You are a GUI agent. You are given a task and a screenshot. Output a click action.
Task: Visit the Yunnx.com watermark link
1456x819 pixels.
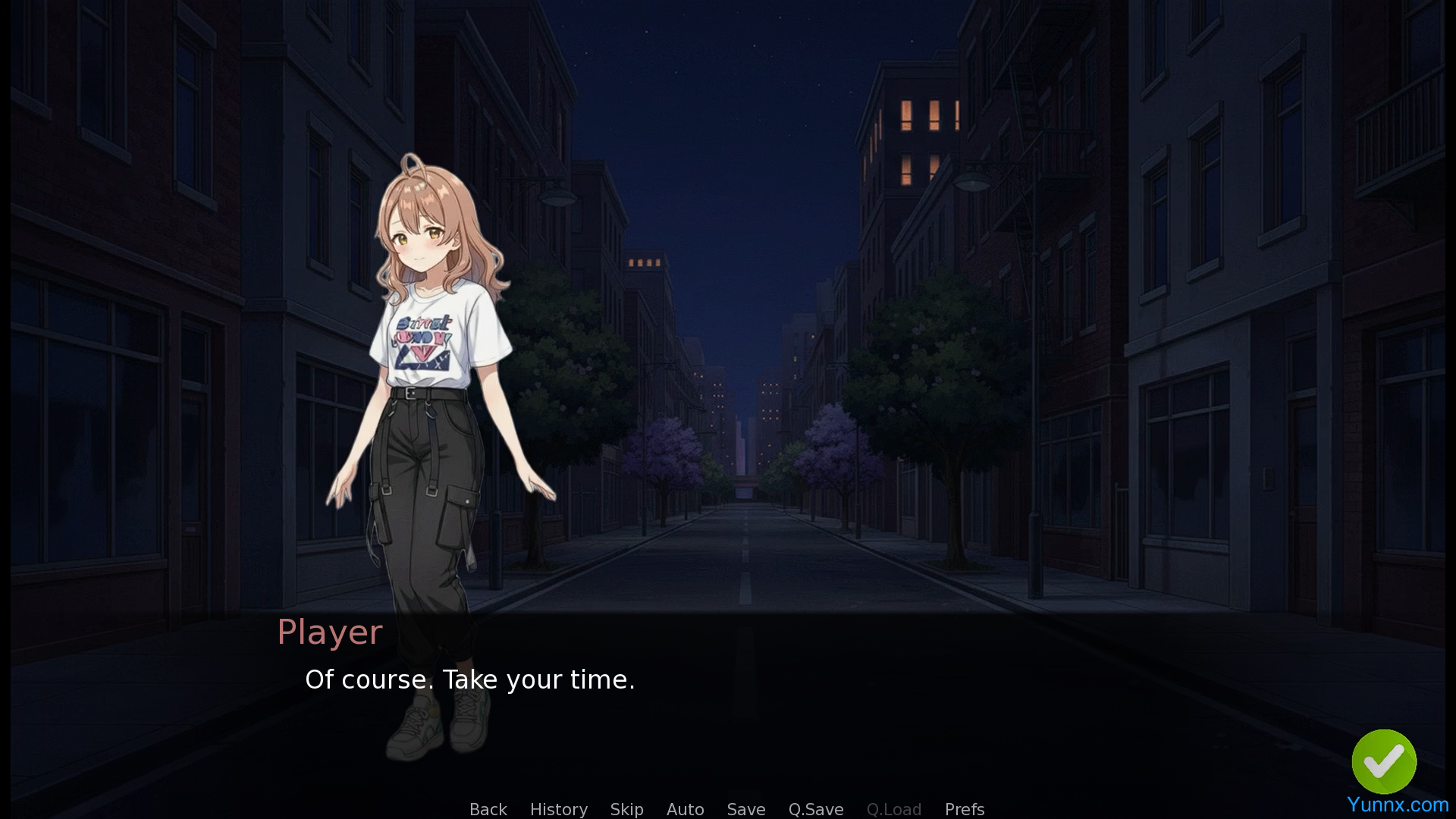[x=1397, y=805]
